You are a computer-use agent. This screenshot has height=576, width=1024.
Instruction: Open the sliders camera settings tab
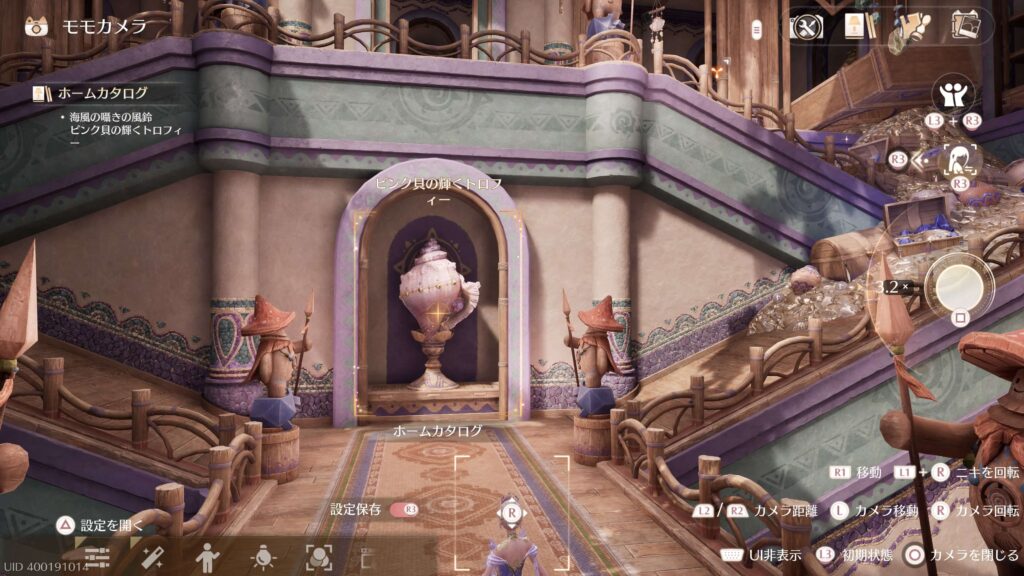[x=97, y=556]
